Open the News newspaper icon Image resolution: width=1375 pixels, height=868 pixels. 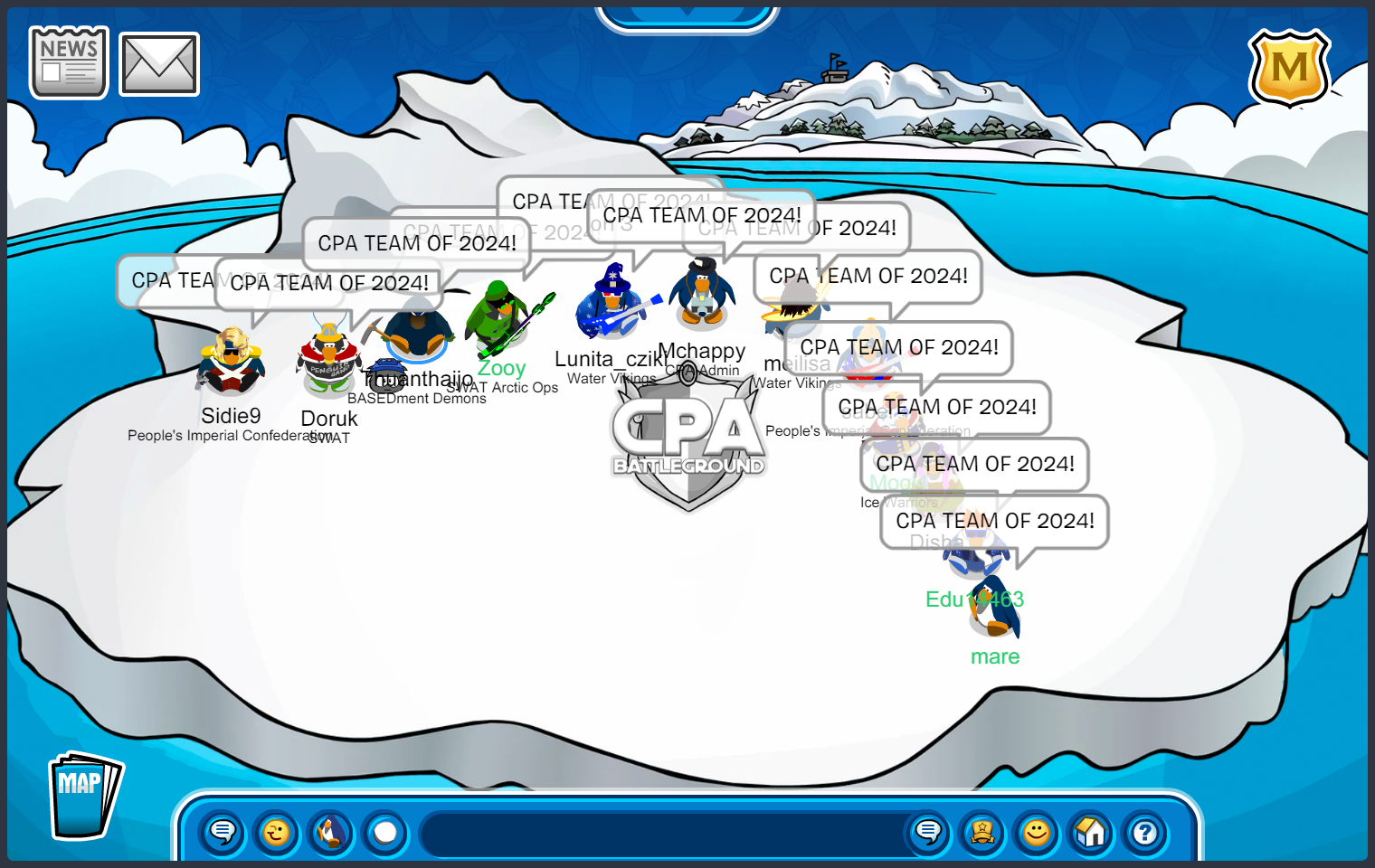click(x=68, y=61)
